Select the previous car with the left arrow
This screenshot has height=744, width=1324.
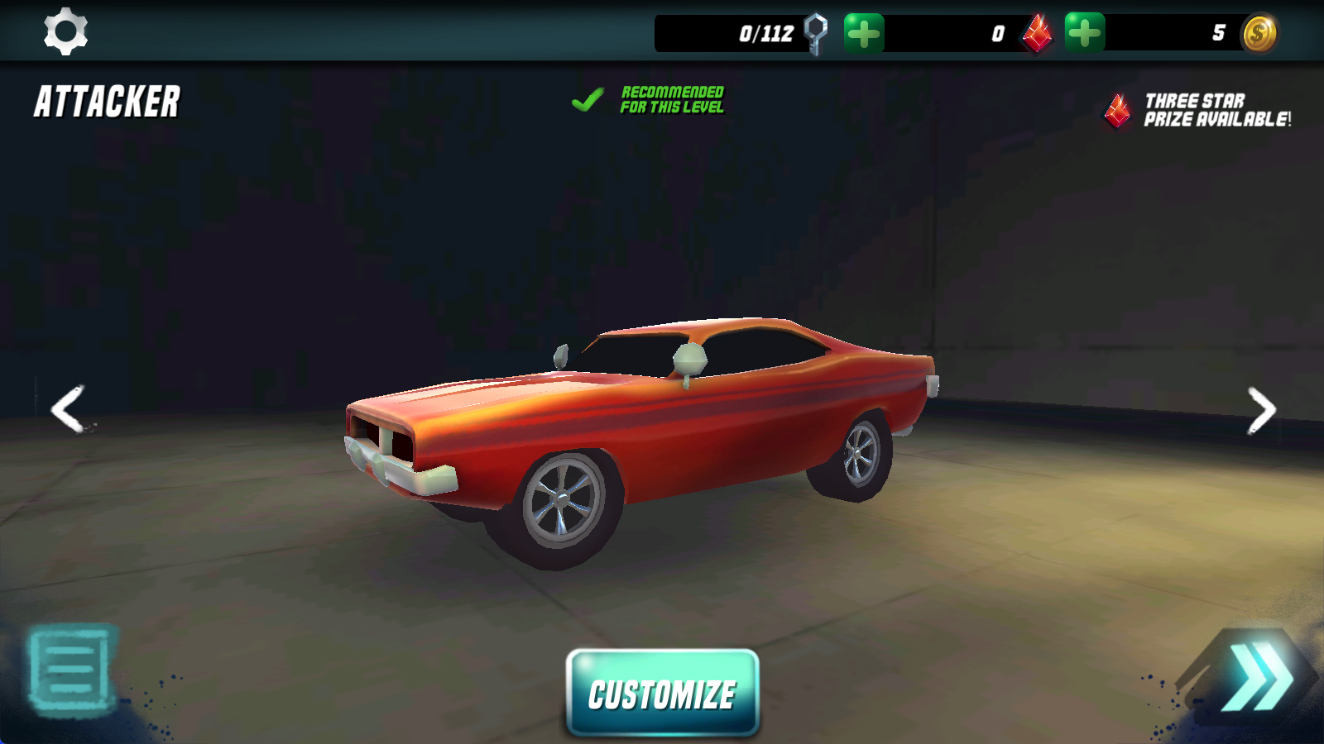coord(66,410)
